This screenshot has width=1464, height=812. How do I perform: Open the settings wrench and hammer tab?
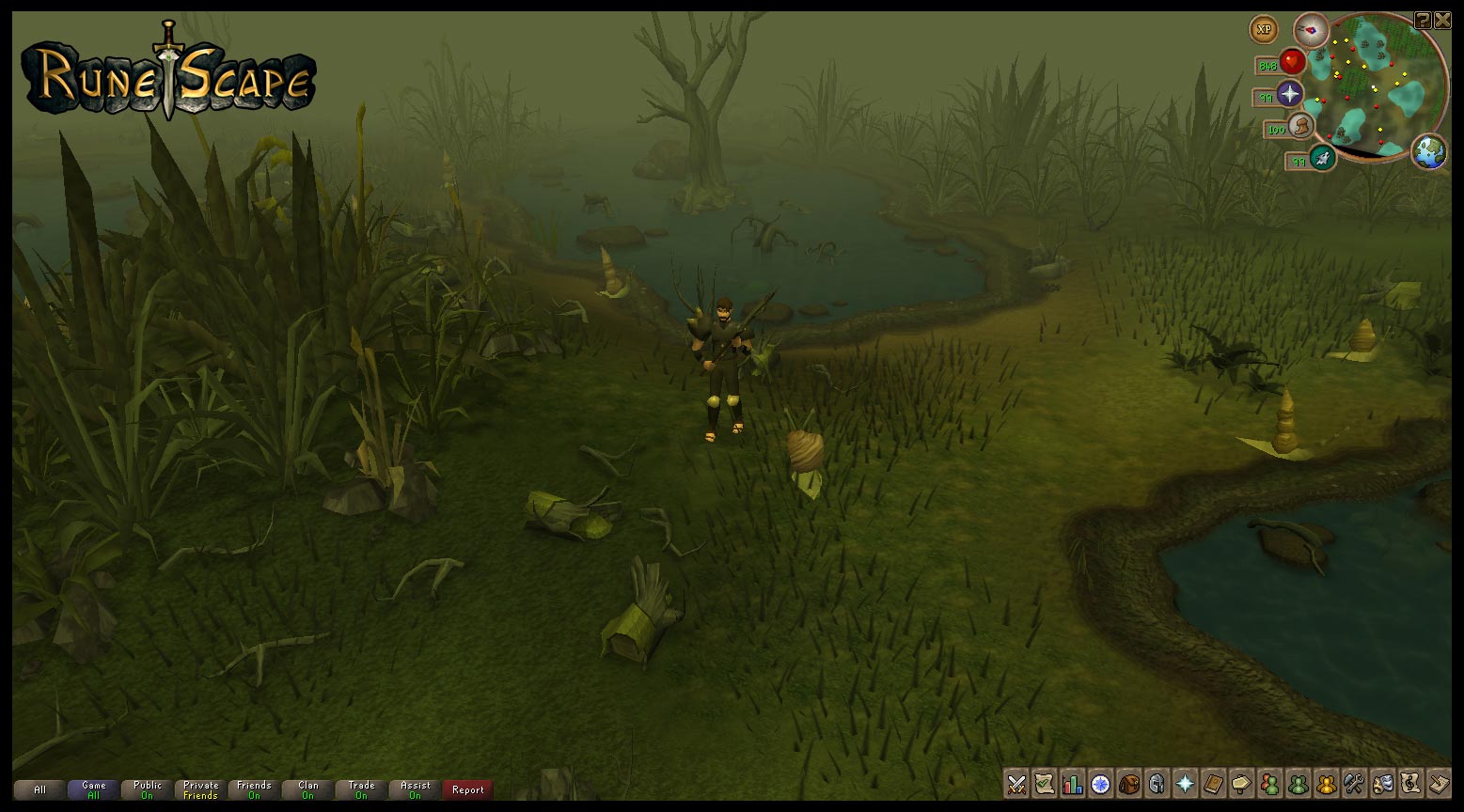pos(1354,783)
